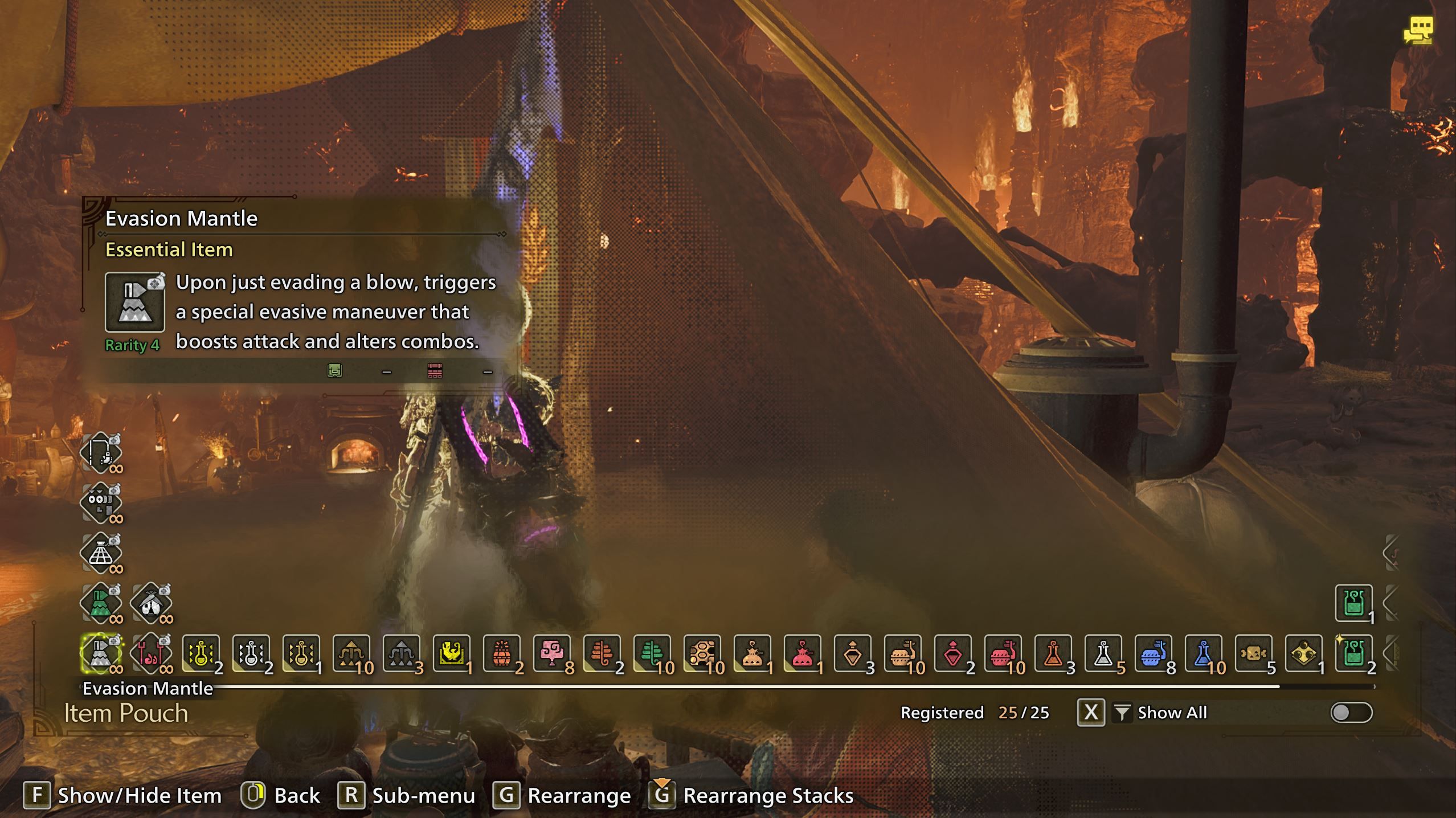The image size is (1456, 818).
Task: Select the white flask with count 5
Action: coord(1103,653)
